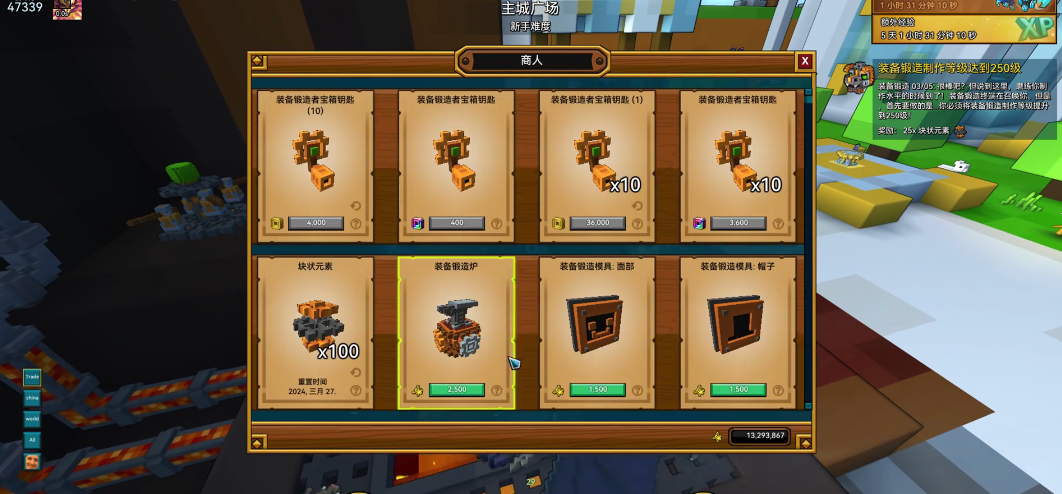
Task: Buy the chest key priced 4,000
Action: 316,224
